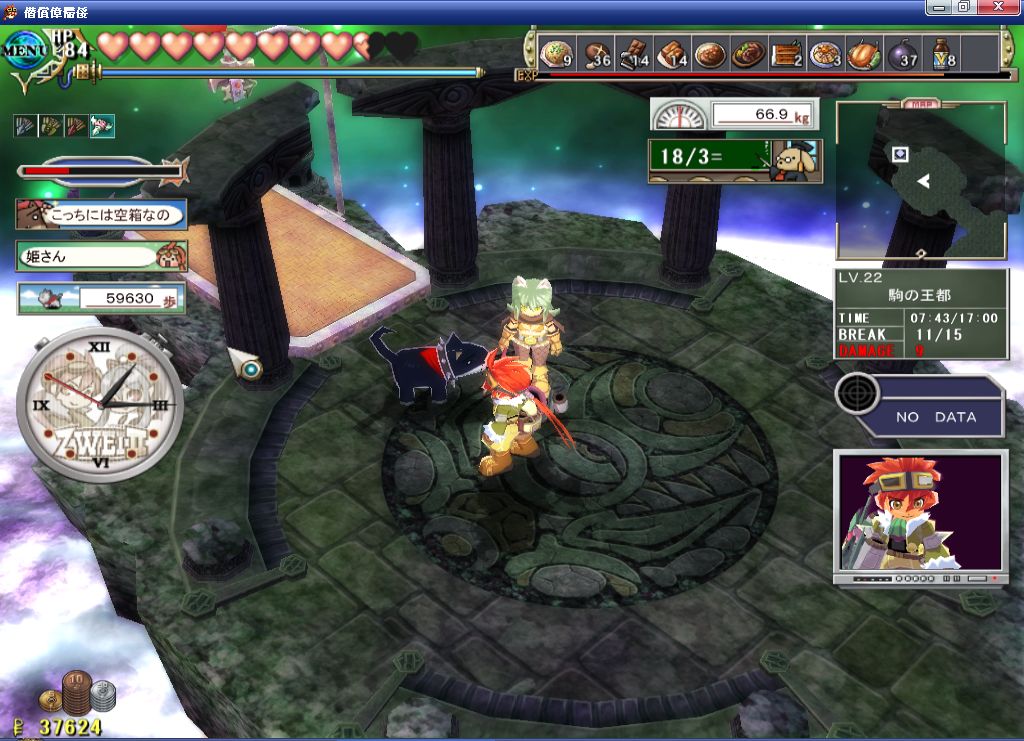
Task: Click the pet step counter widget
Action: [x=101, y=297]
